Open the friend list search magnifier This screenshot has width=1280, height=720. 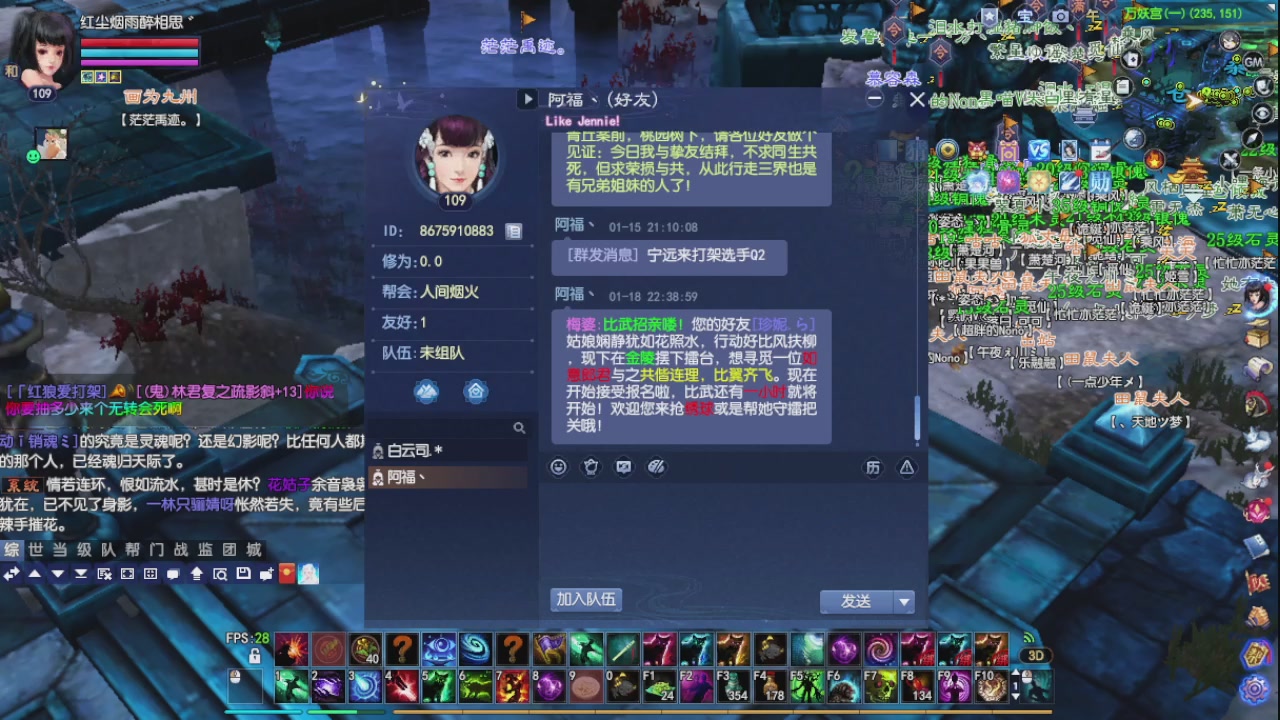click(521, 427)
